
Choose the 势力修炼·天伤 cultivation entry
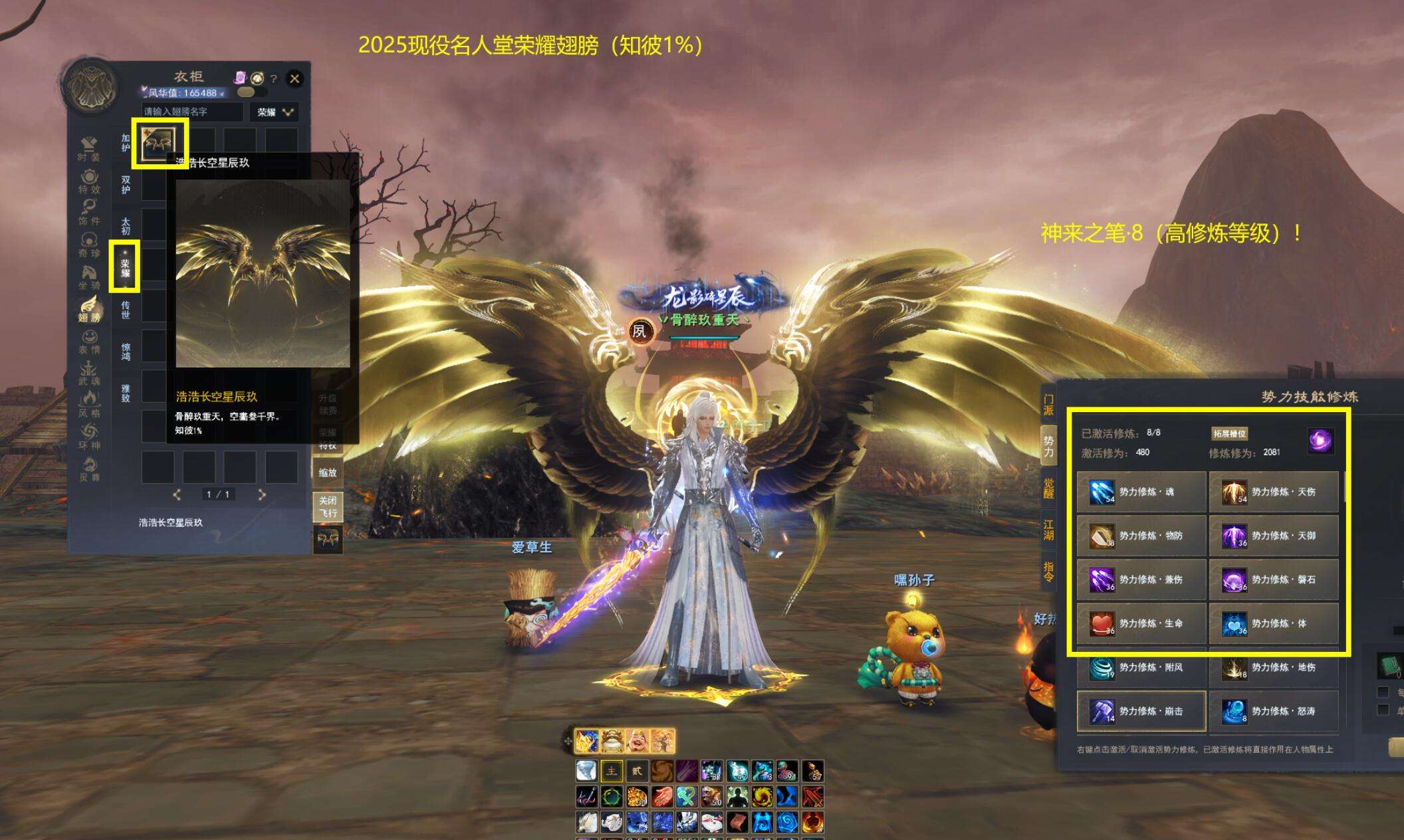1273,492
